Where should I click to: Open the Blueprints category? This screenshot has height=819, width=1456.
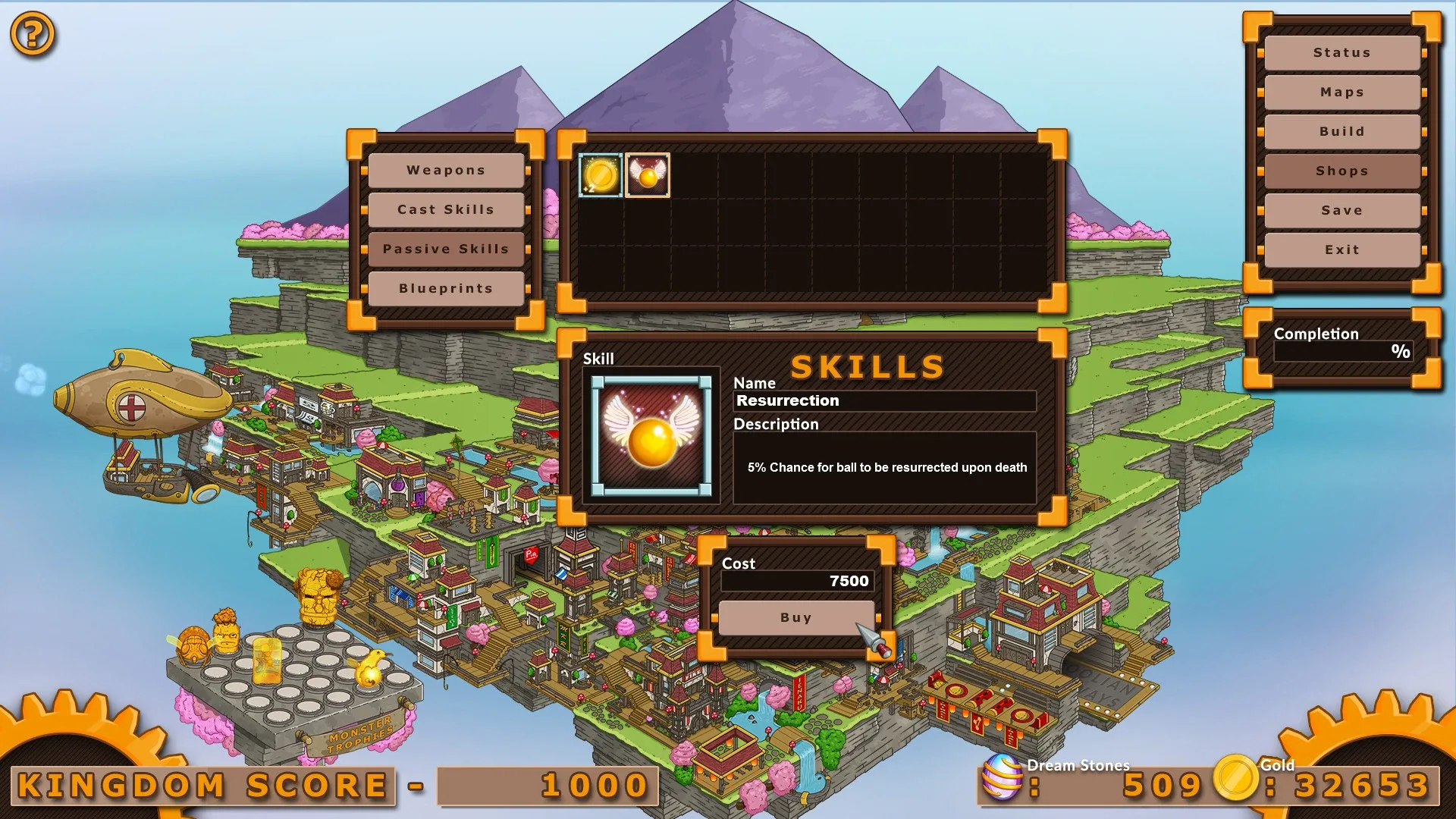446,288
